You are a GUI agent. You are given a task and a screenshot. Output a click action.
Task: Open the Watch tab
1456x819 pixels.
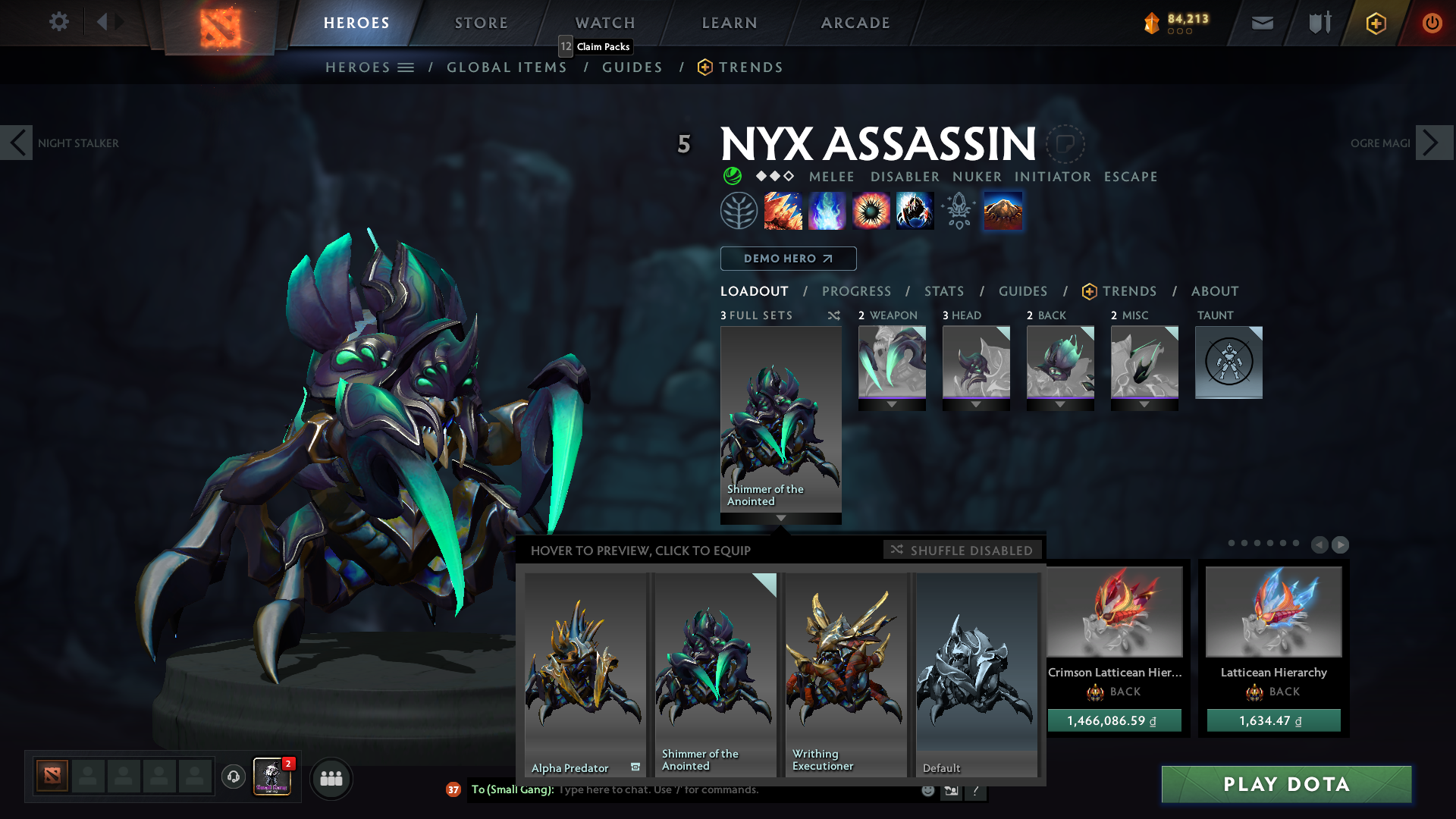point(604,23)
